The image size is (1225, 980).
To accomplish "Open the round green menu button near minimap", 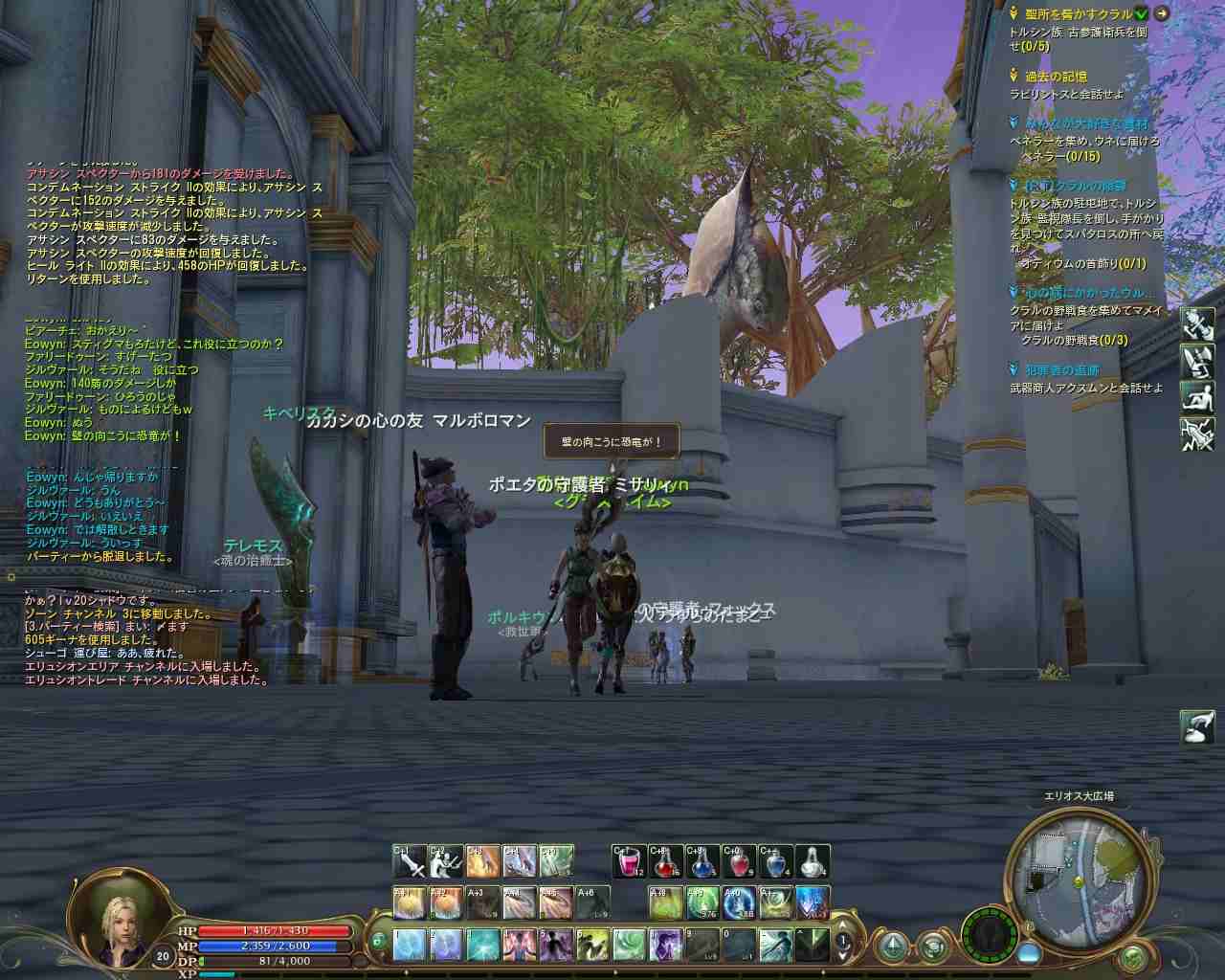I will tap(1133, 956).
